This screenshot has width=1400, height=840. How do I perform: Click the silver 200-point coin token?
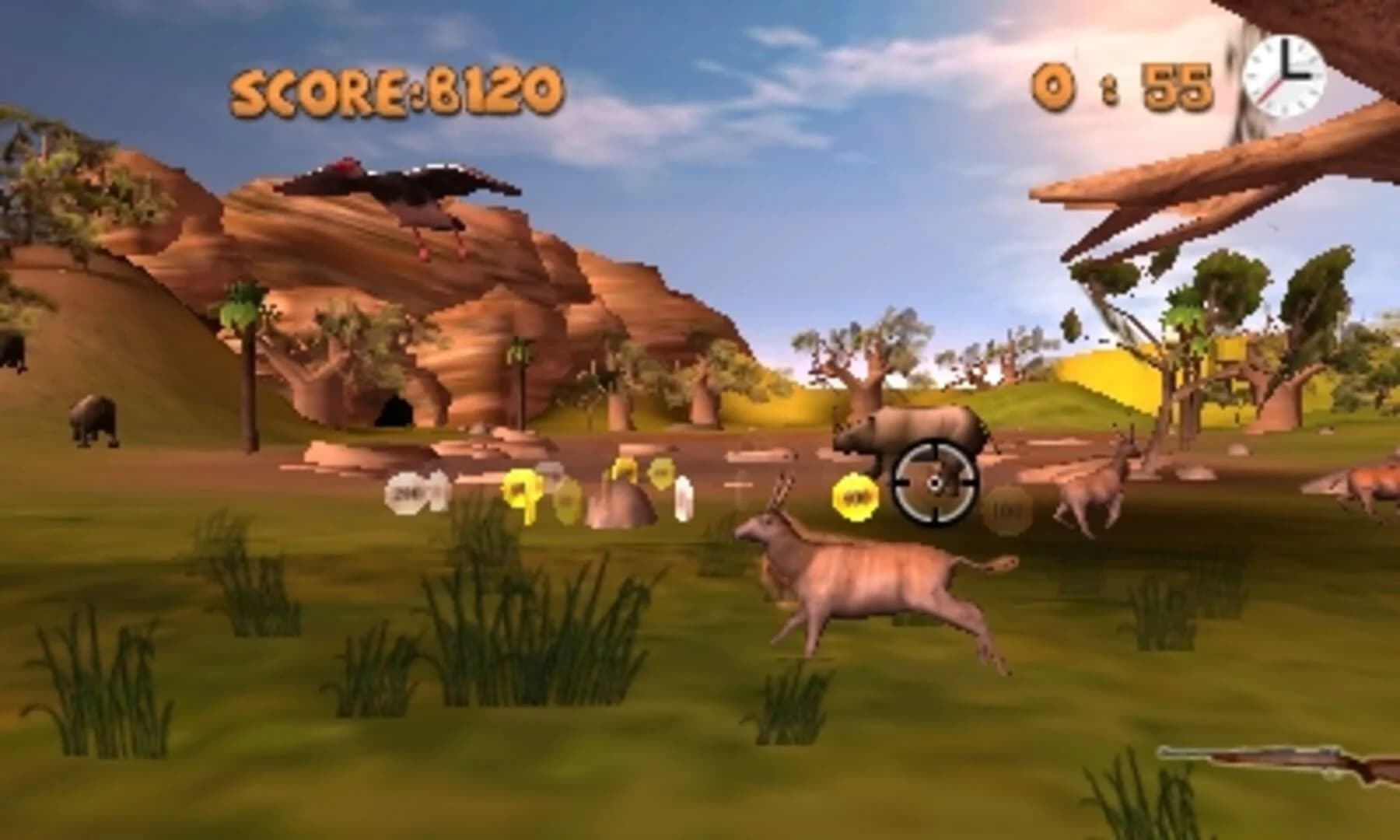click(407, 492)
